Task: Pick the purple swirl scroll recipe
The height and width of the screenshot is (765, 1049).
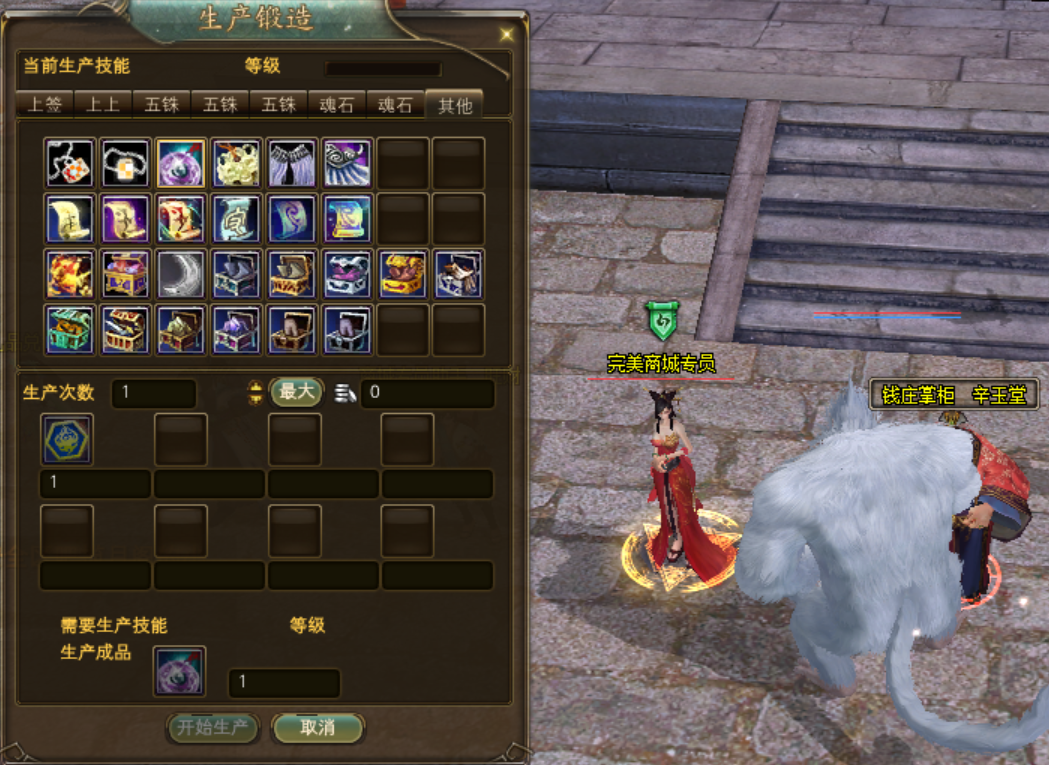Action: (x=292, y=218)
